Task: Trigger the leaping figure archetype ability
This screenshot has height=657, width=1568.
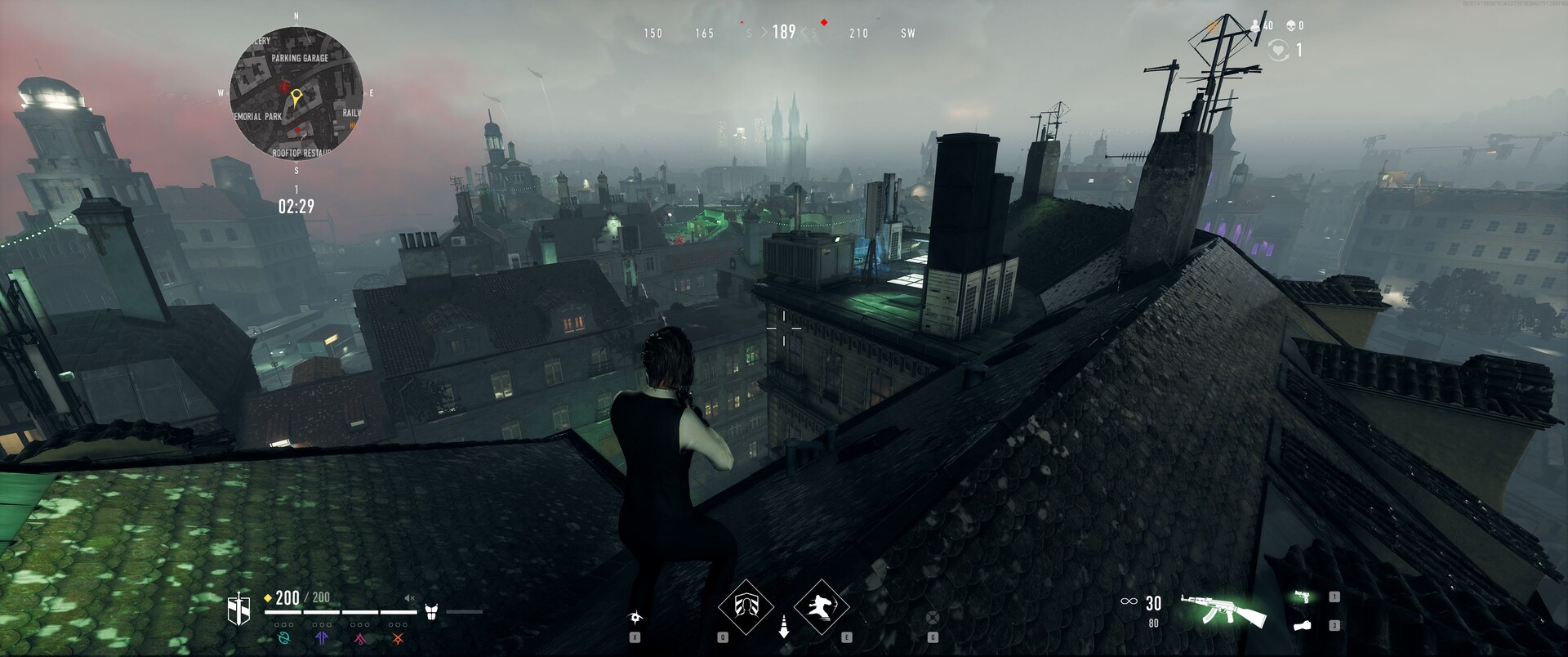Action: tap(822, 607)
